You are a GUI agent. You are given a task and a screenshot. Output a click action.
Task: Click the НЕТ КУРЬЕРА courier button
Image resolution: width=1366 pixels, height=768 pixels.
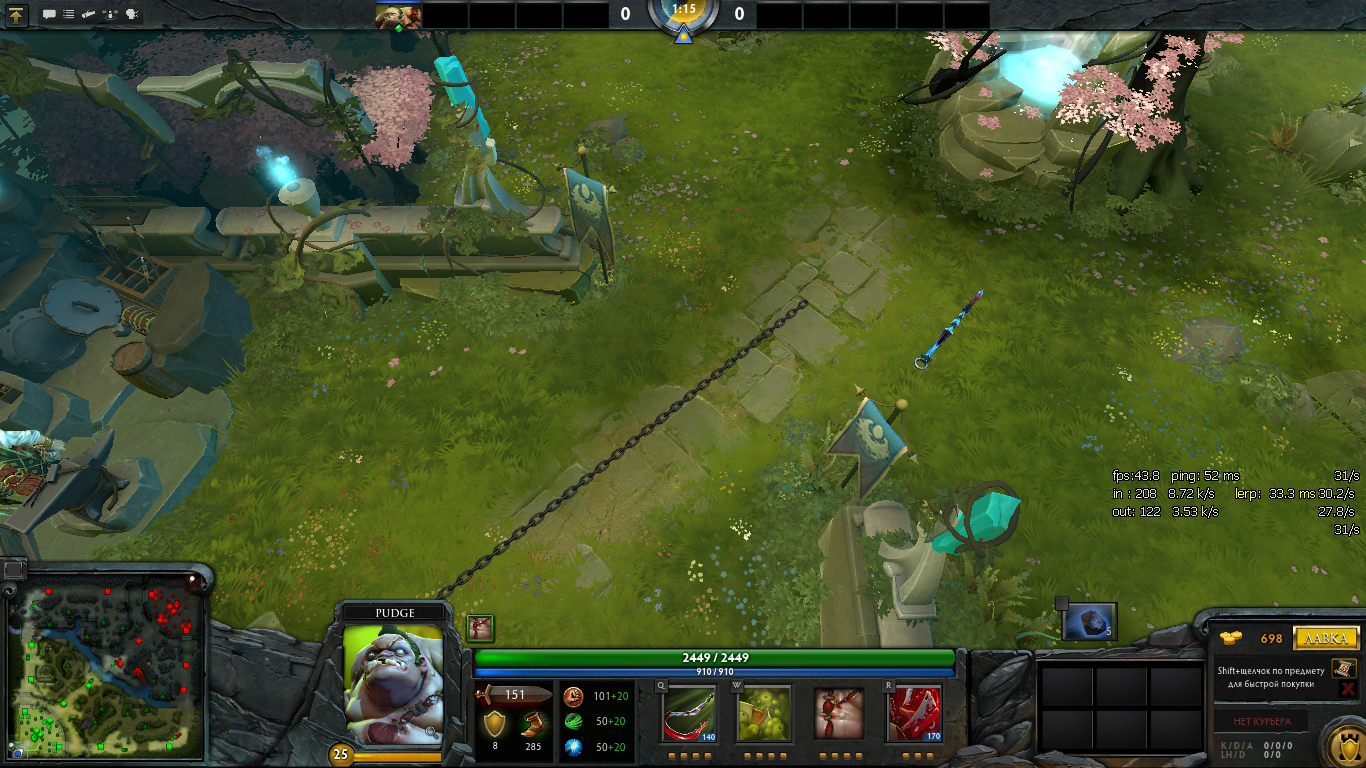[x=1261, y=721]
